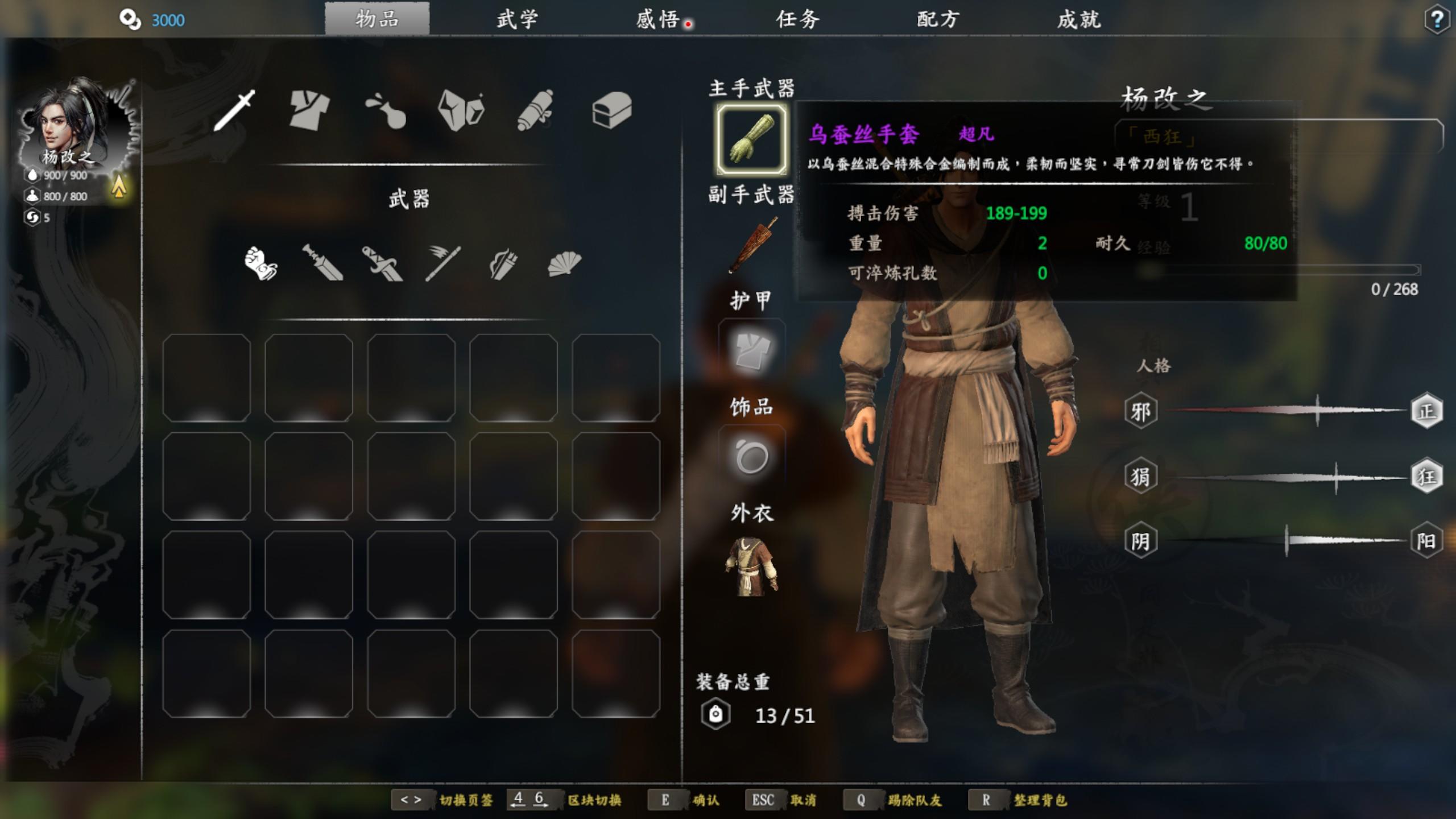Select the treasure chest category icon
This screenshot has width=1456, height=819.
click(x=611, y=109)
